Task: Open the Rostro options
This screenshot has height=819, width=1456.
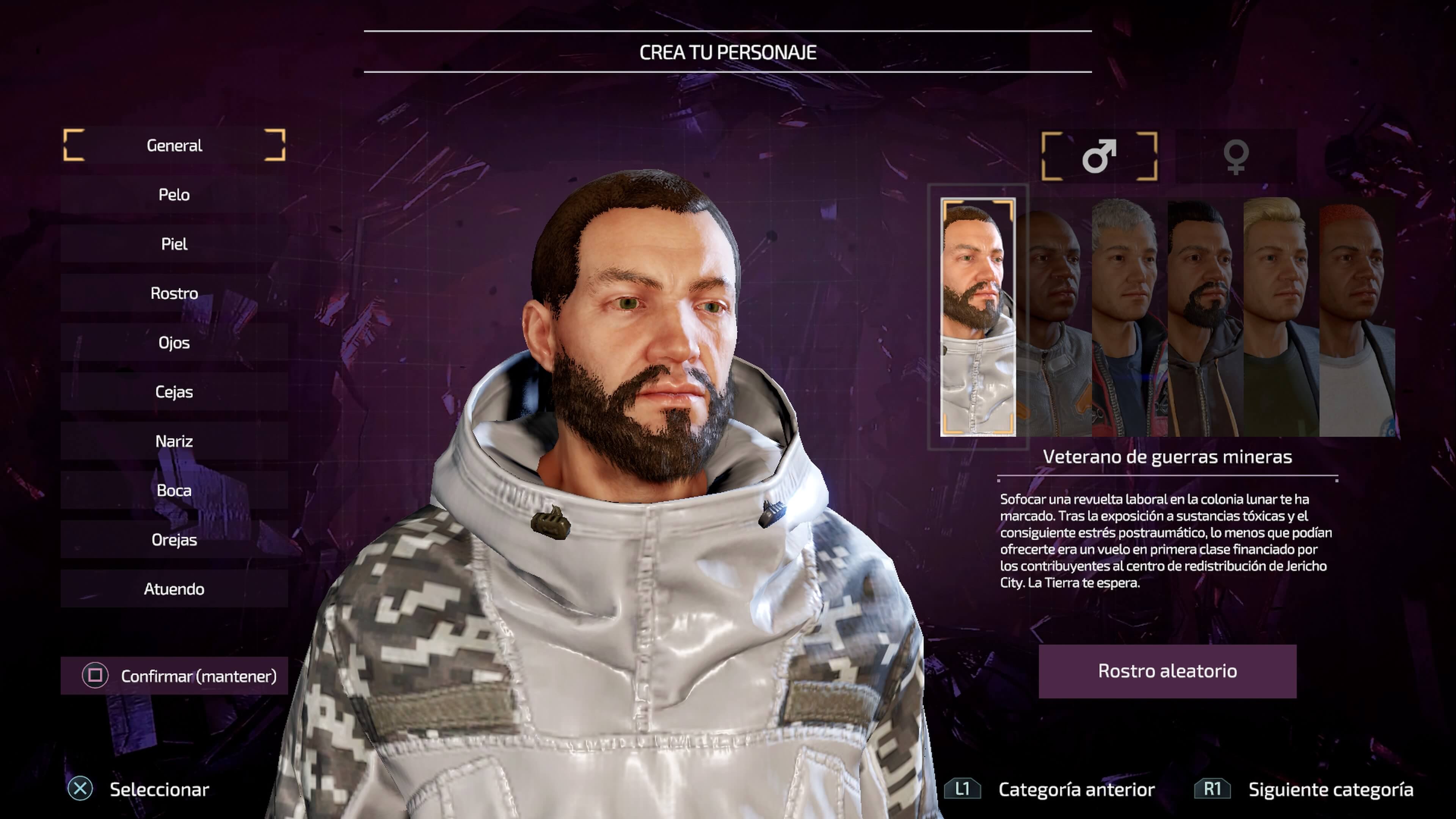Action: tap(174, 293)
